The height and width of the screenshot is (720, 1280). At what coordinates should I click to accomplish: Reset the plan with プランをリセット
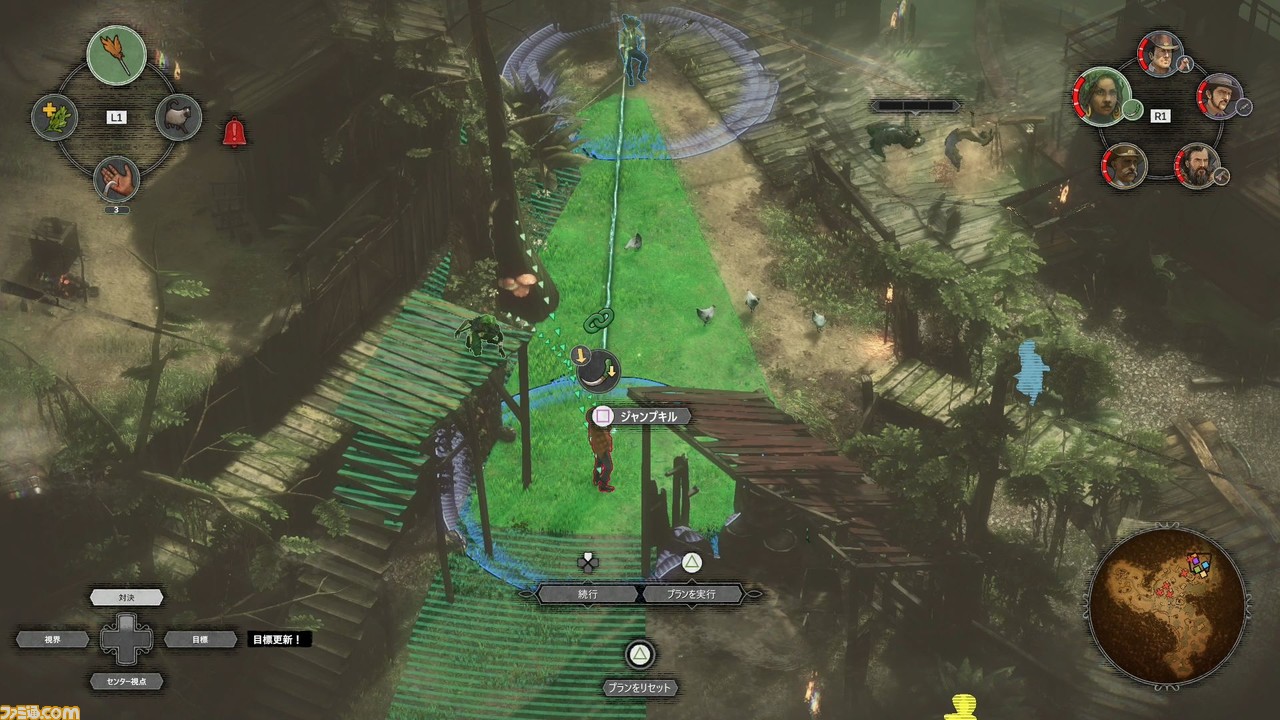coord(640,688)
